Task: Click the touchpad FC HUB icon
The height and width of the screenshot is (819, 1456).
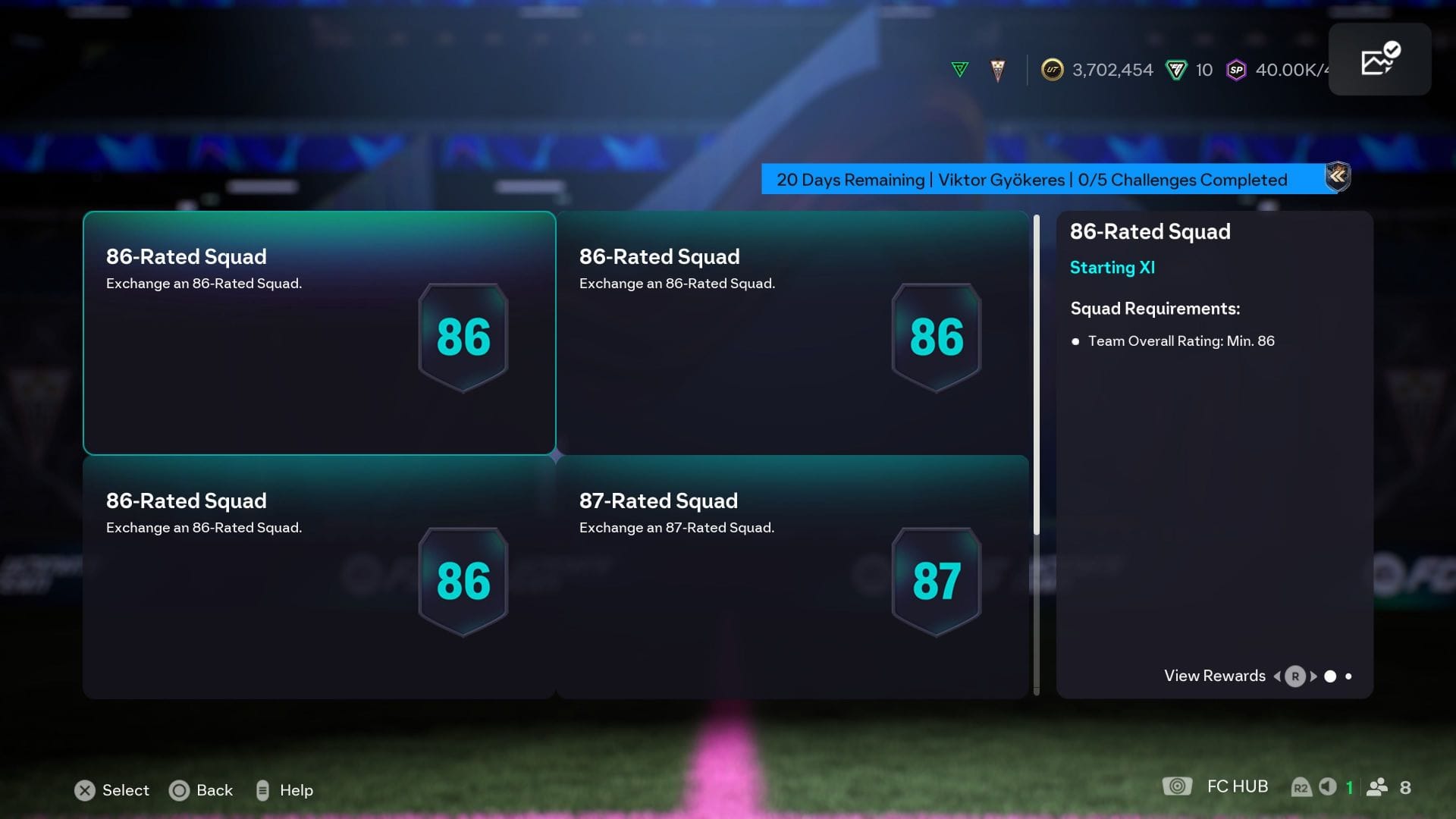Action: (1177, 787)
